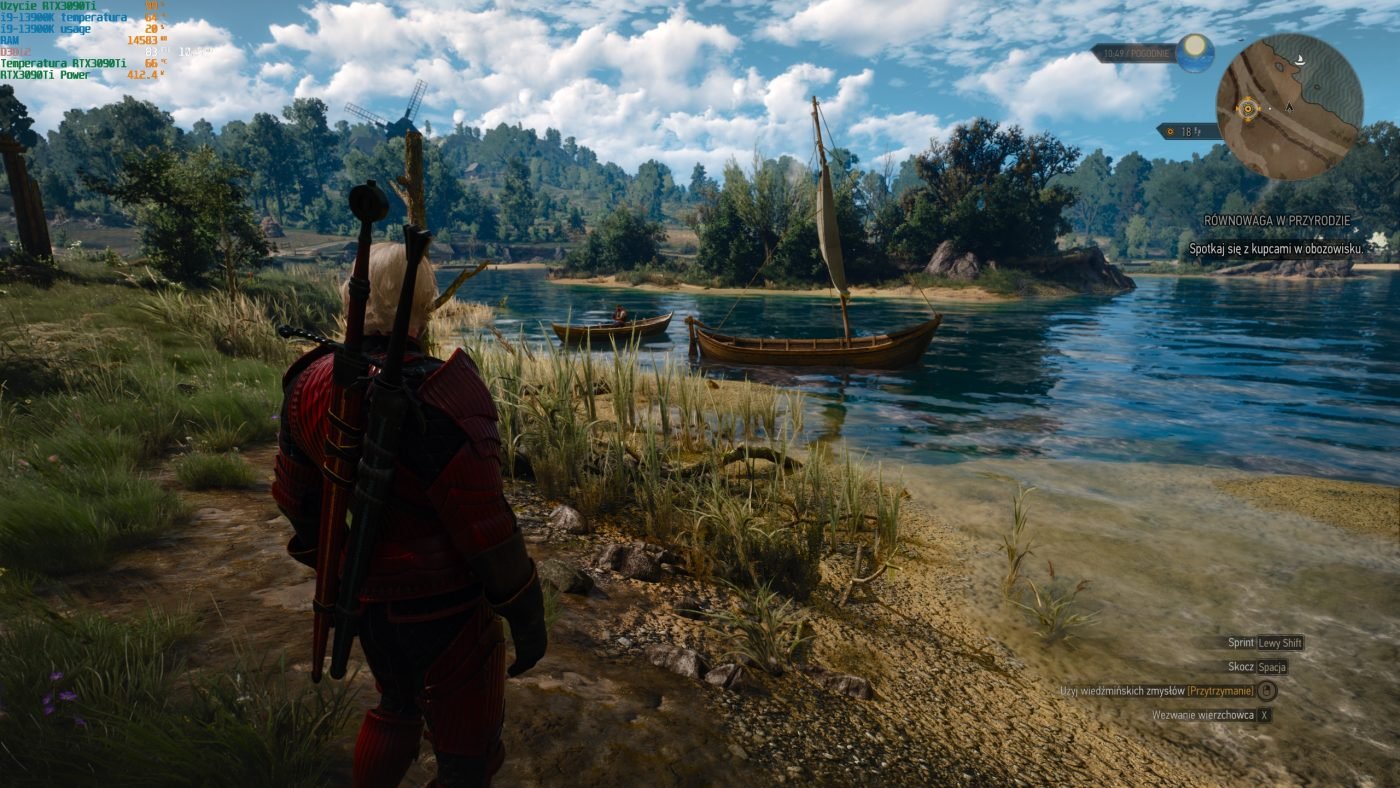This screenshot has height=788, width=1400.
Task: Open the Równowaga w przyrodzie quest tracker
Action: (x=1277, y=220)
